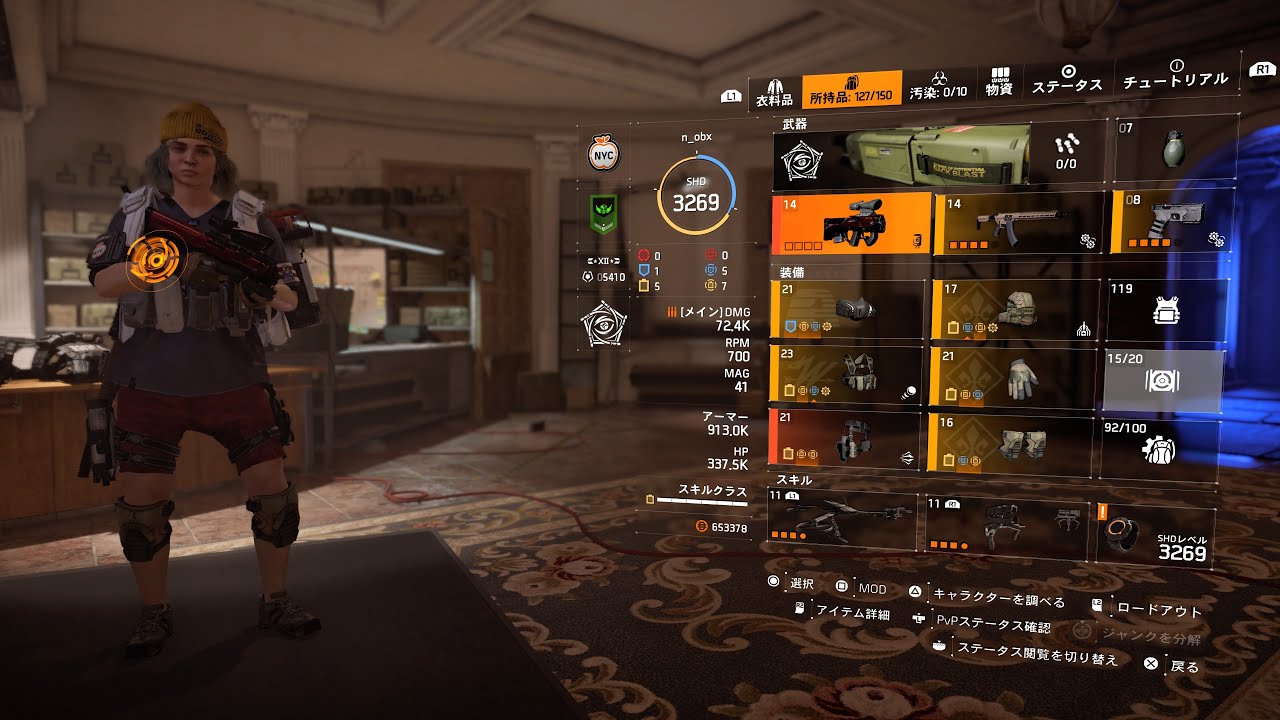Choose the grenade slot
The height and width of the screenshot is (720, 1280).
tap(1173, 151)
